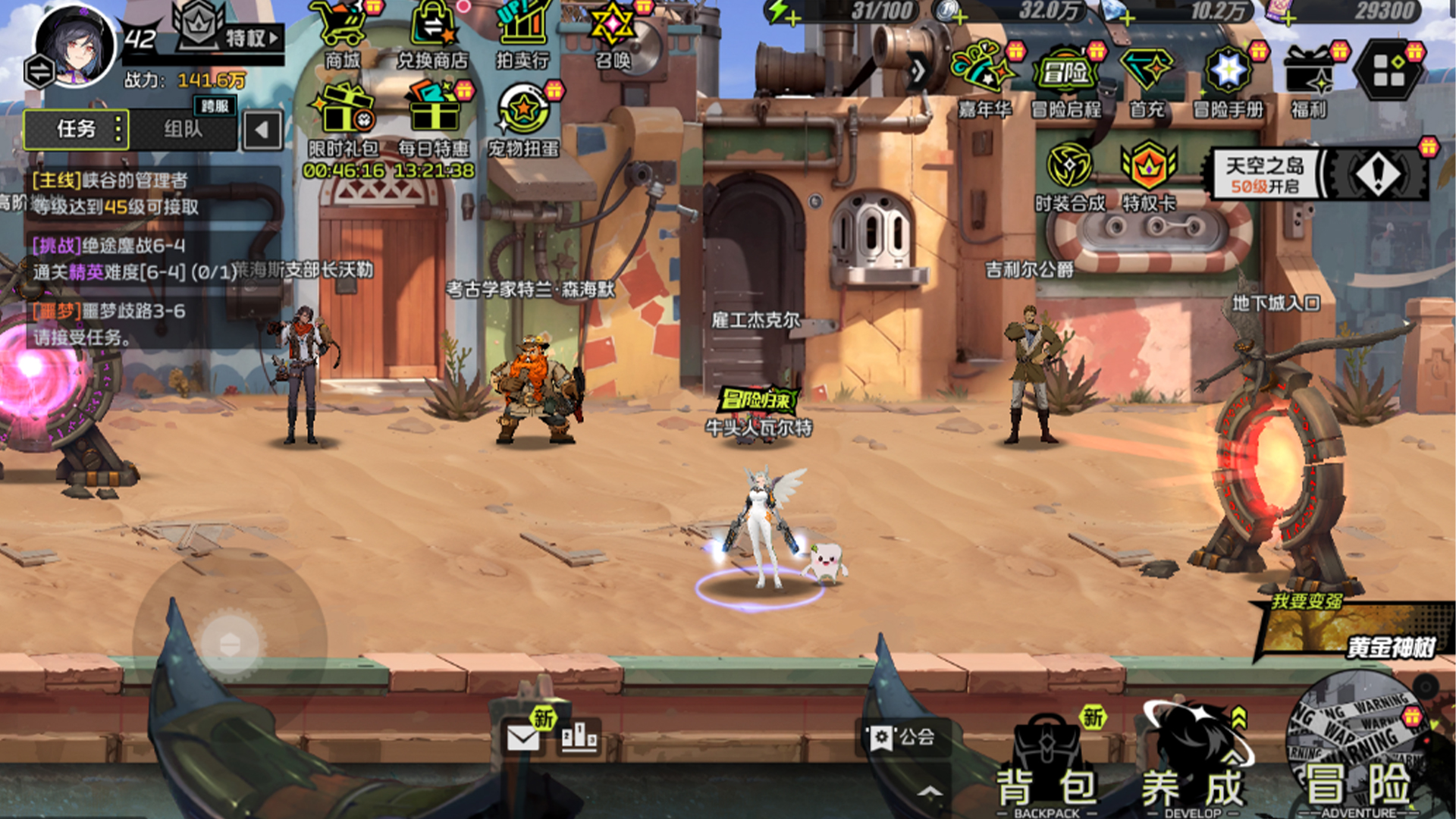
Task: Open the 冒险启程 adventure start event
Action: pos(1065,80)
